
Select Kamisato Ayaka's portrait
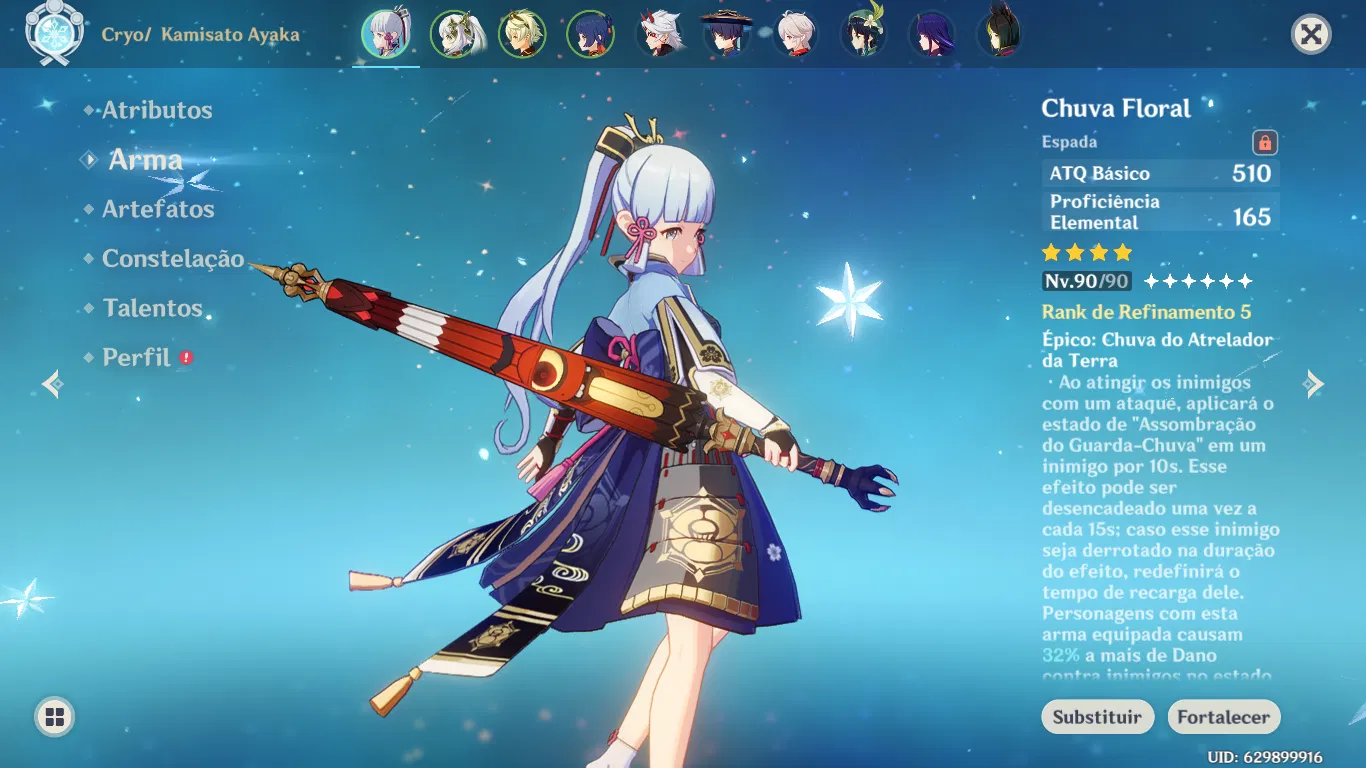tap(387, 33)
